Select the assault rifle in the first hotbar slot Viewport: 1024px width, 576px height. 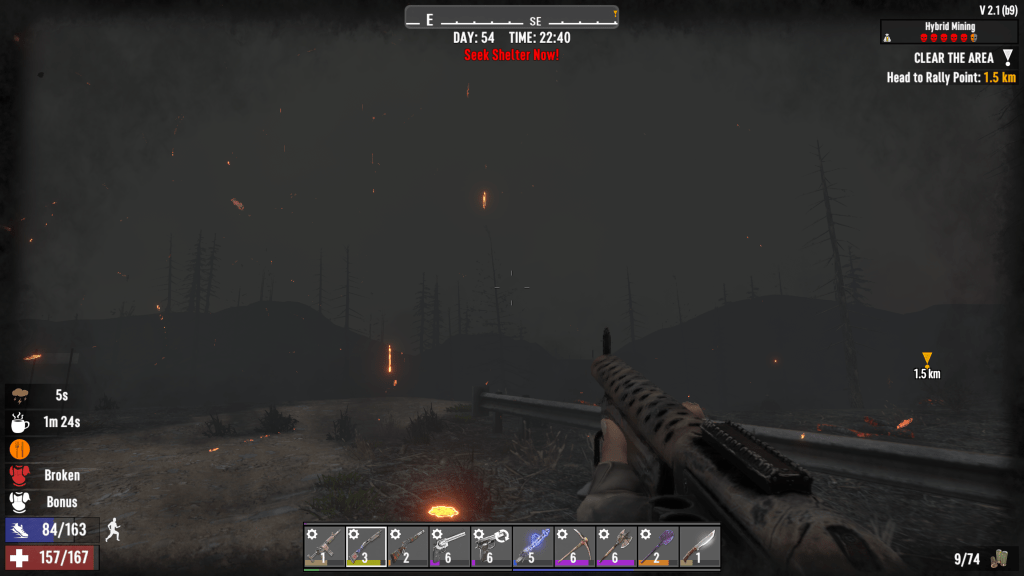[324, 546]
